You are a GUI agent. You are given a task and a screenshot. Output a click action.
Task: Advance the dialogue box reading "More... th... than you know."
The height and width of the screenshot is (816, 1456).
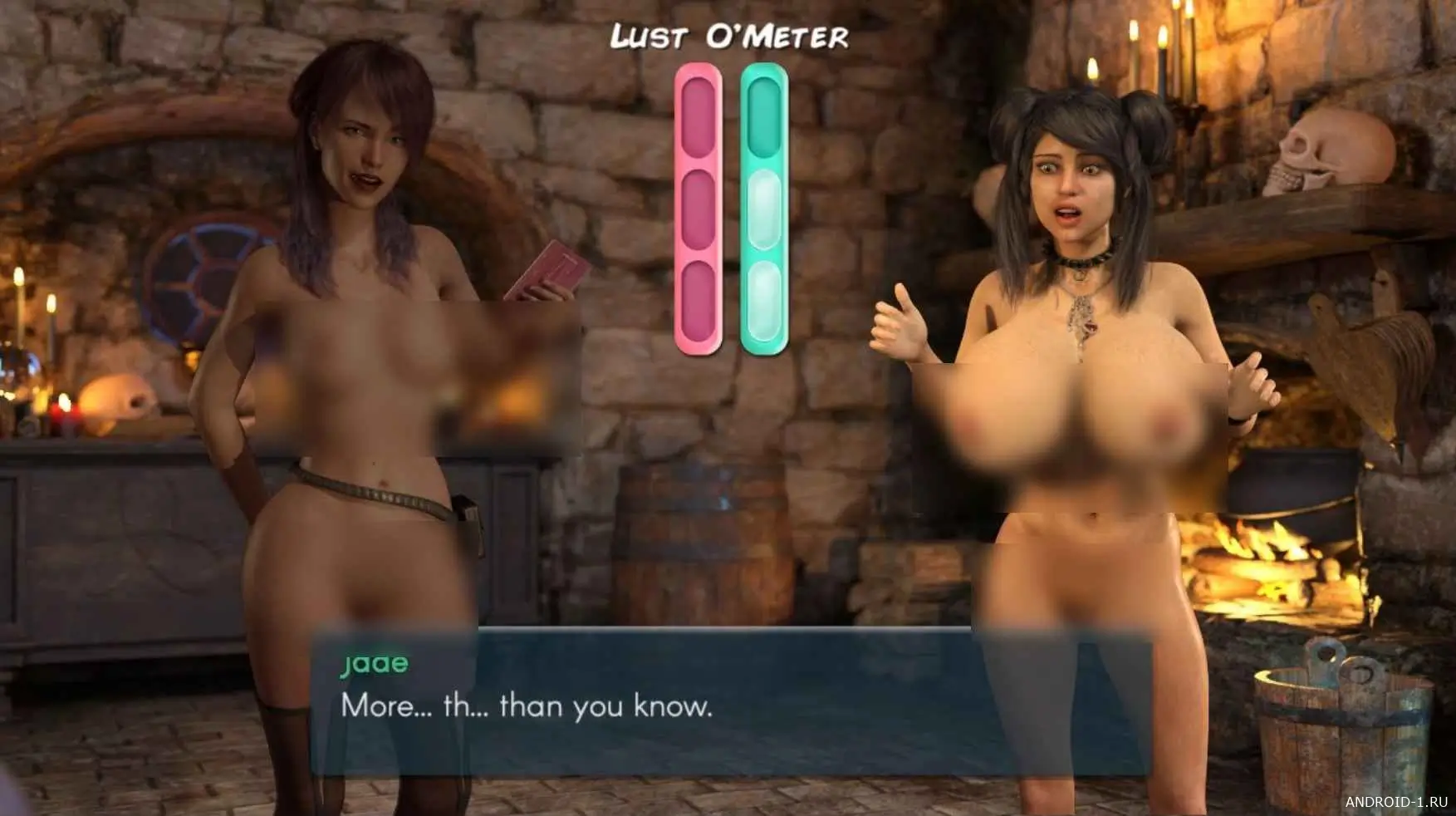point(729,706)
